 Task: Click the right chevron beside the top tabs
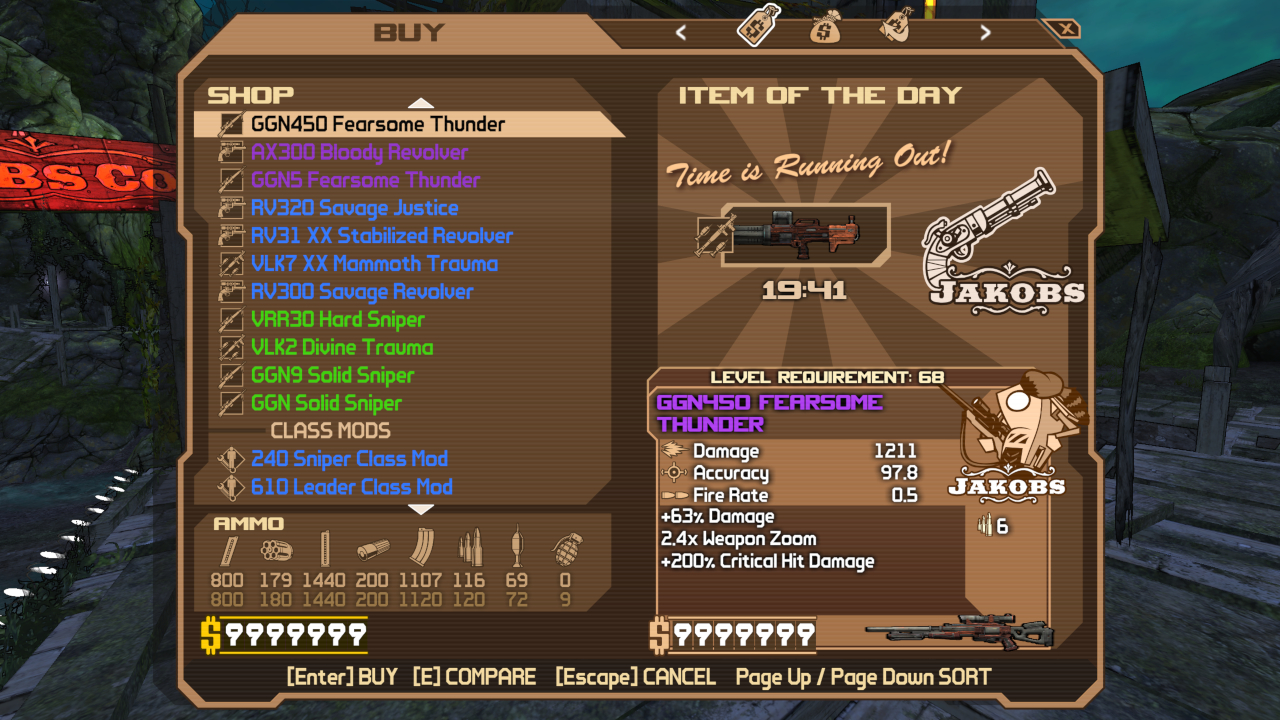985,31
